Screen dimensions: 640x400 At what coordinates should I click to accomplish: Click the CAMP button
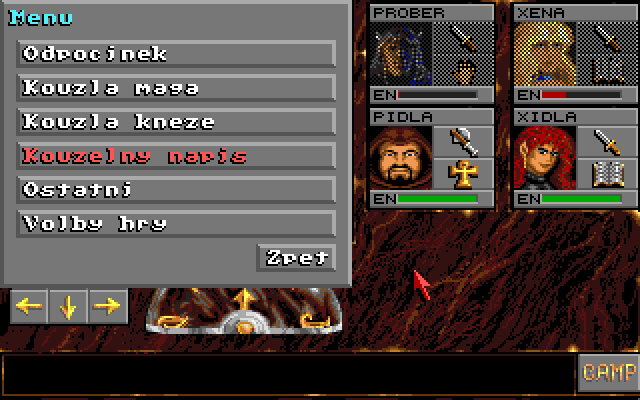pyautogui.click(x=608, y=372)
